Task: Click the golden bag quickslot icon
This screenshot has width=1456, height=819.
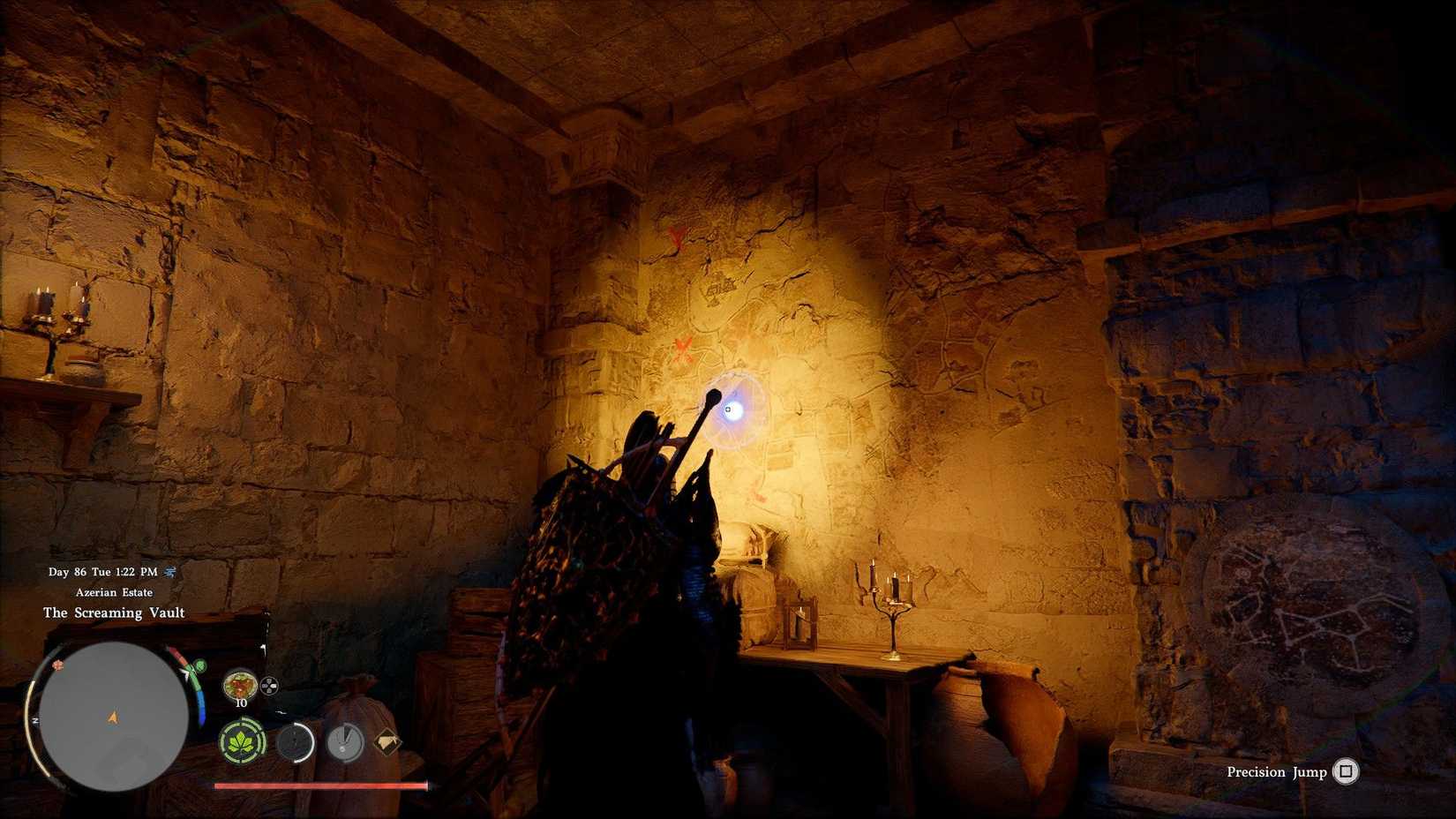Action: (388, 742)
